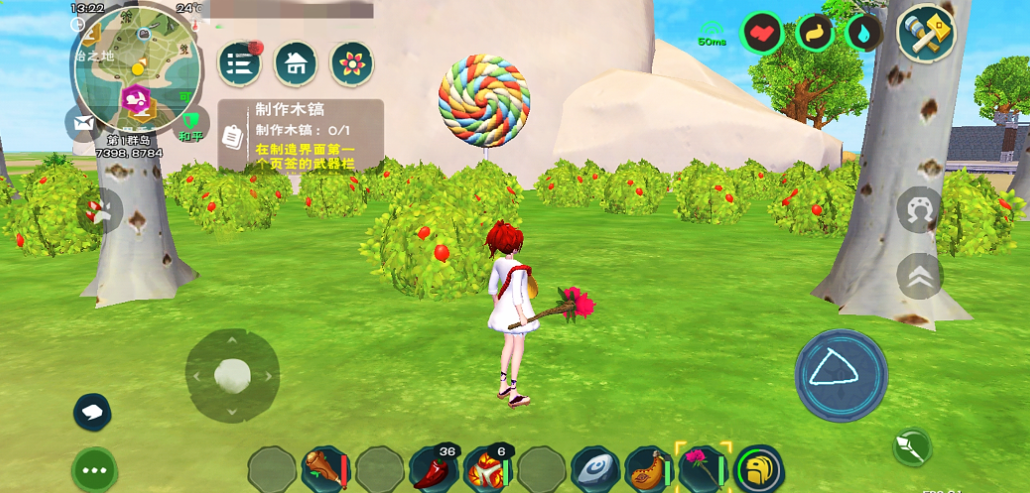Image resolution: width=1030 pixels, height=493 pixels.
Task: Open the 制作木镐 quest tracker
Action: 300,134
